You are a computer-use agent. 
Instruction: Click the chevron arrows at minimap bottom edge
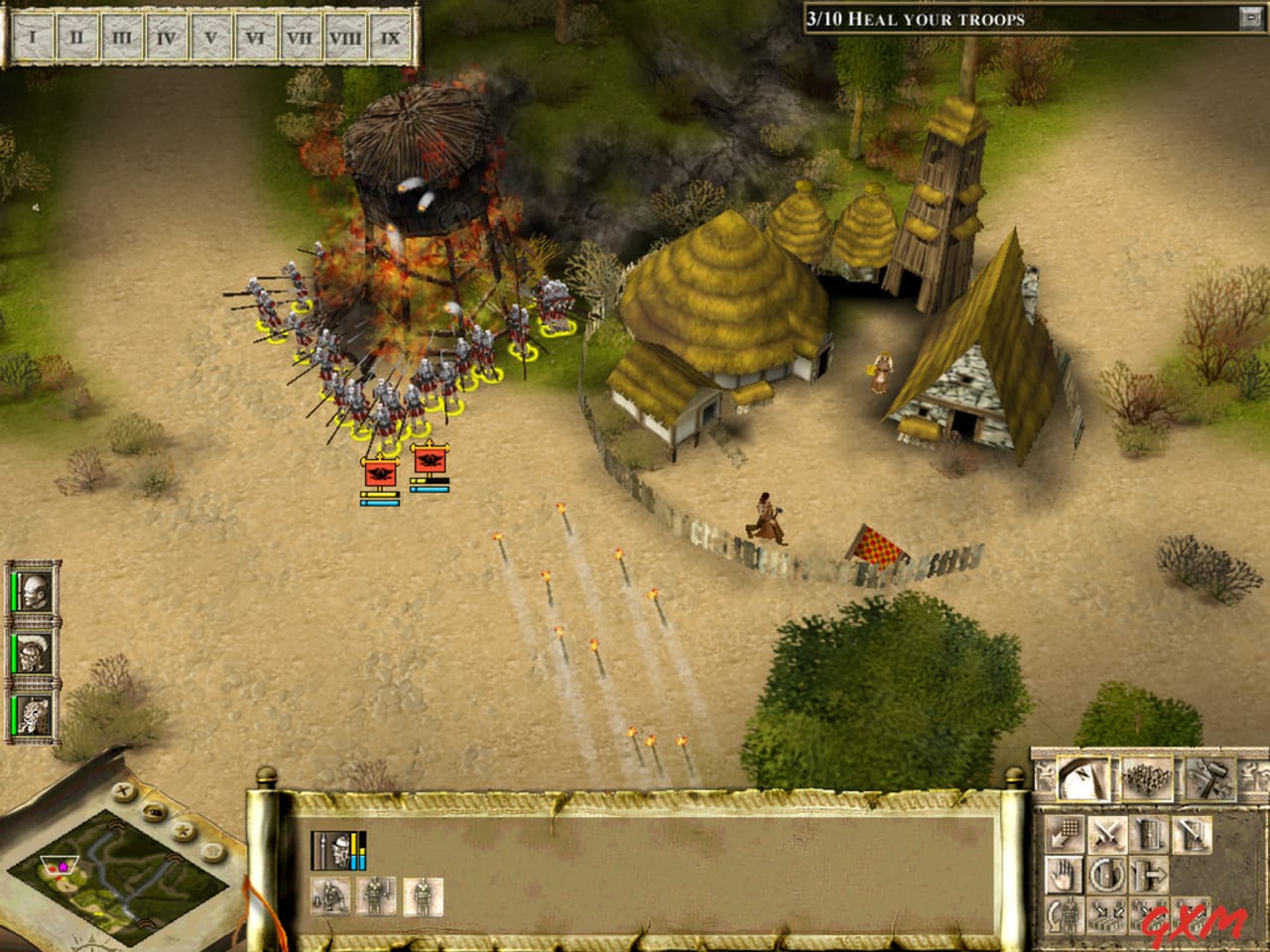click(x=146, y=924)
